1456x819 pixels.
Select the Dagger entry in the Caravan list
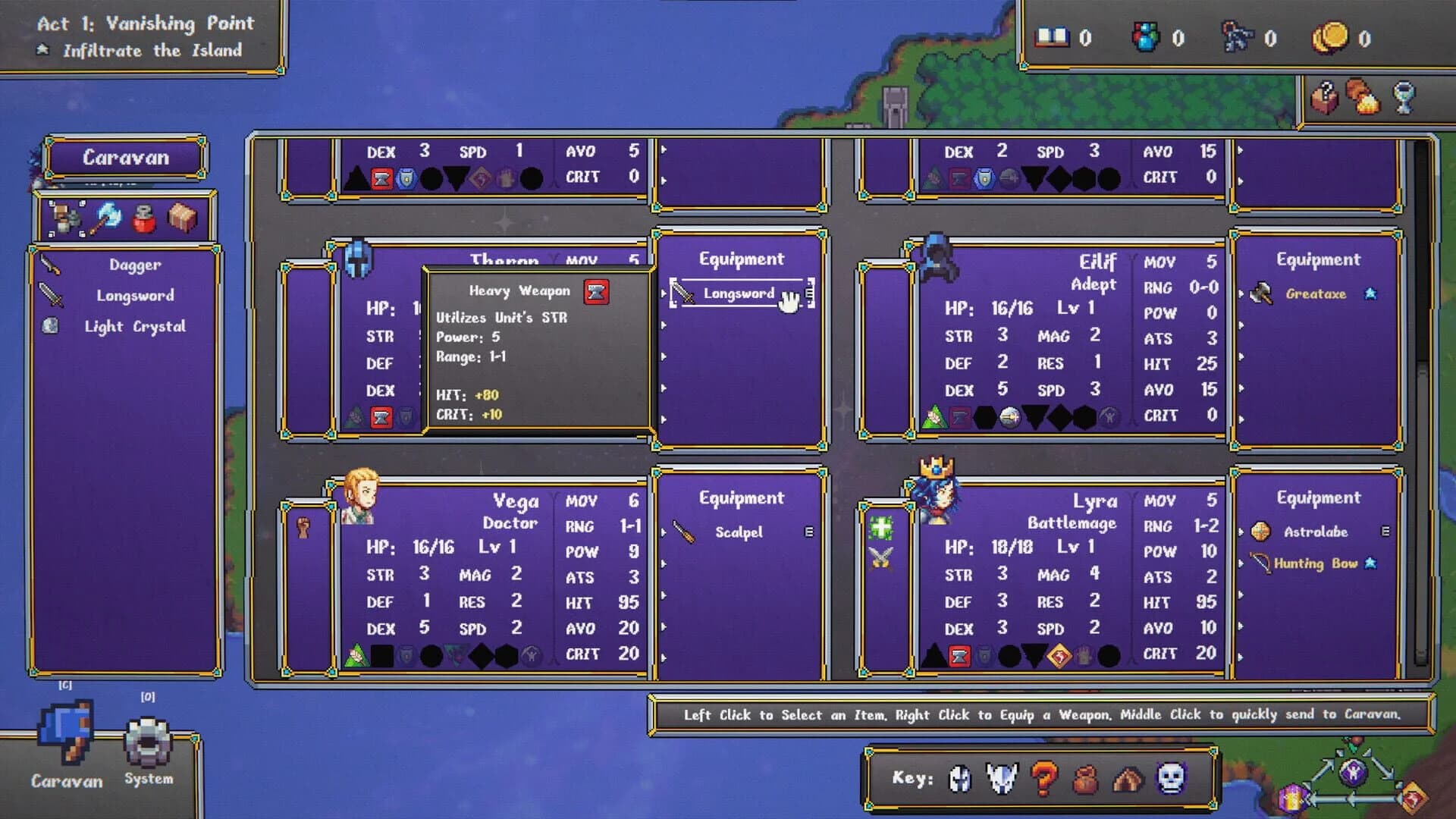pyautogui.click(x=133, y=265)
